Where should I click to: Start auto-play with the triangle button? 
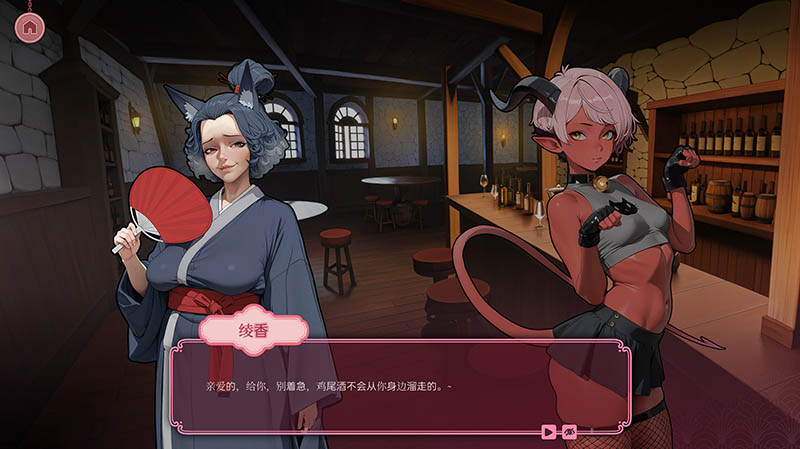tap(548, 432)
